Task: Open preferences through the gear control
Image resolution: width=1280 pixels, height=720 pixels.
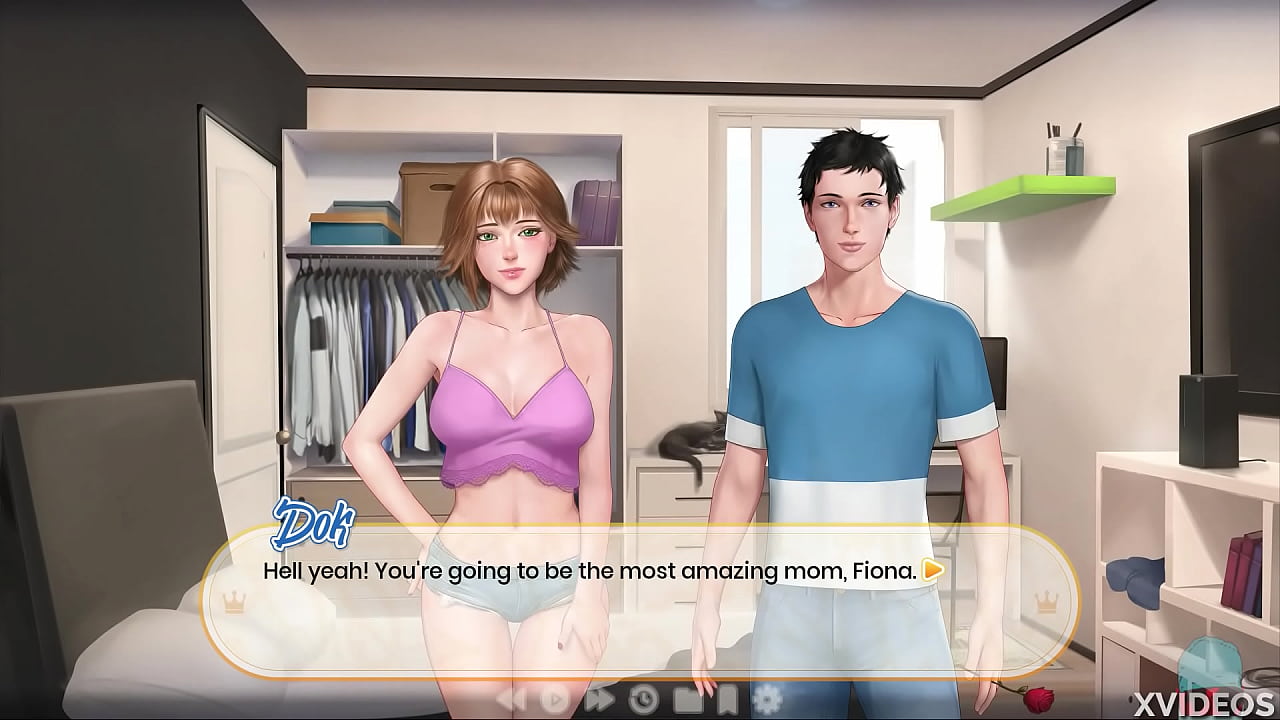Action: [766, 698]
